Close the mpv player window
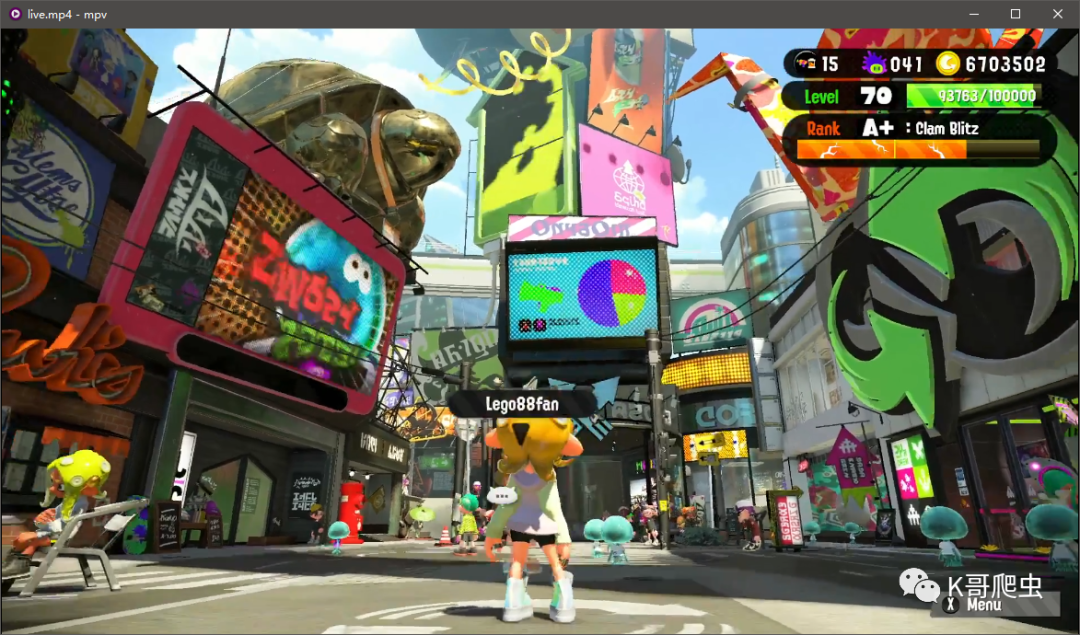The width and height of the screenshot is (1080, 635). [1057, 14]
